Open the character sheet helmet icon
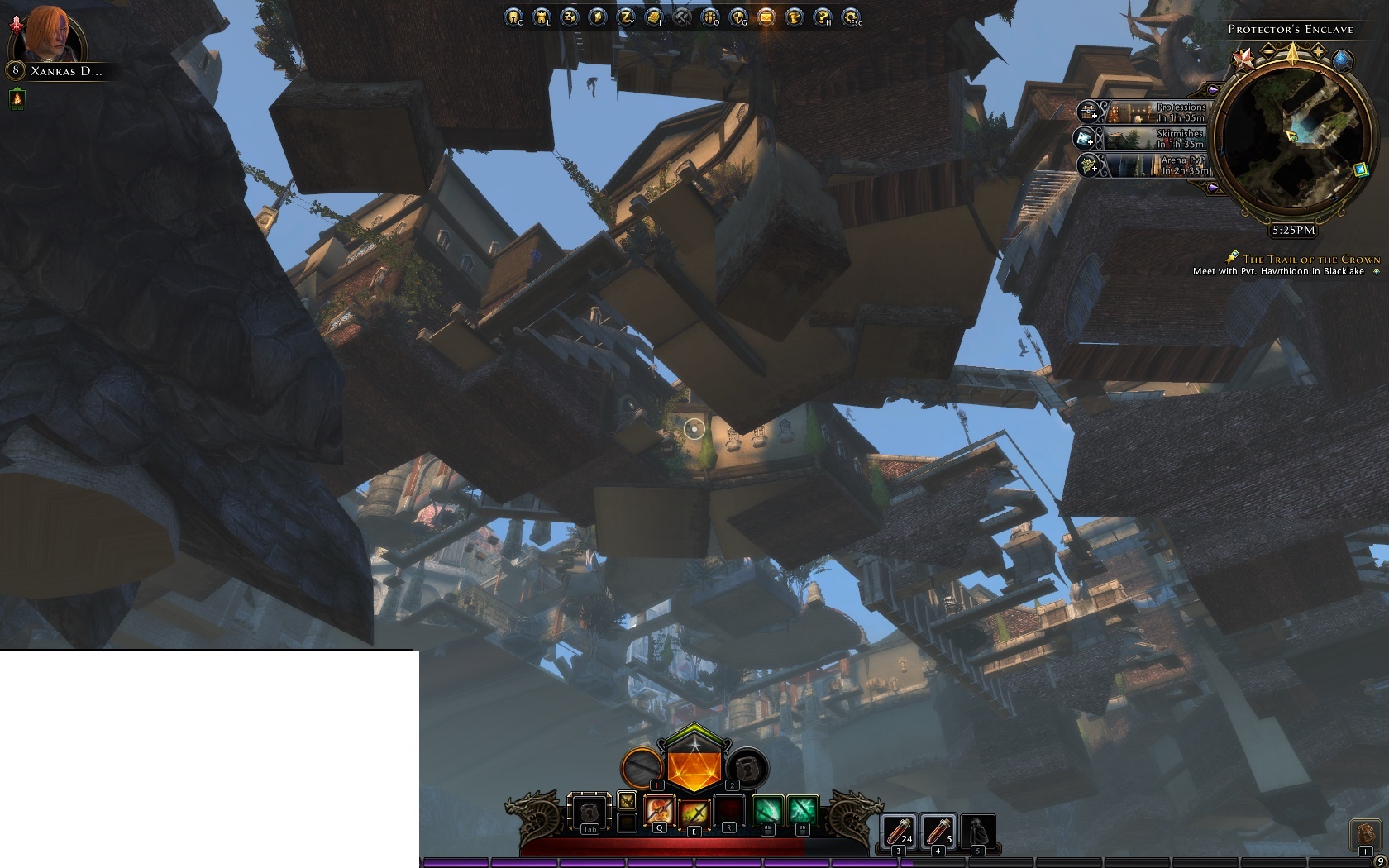The image size is (1389, 868). point(513,17)
